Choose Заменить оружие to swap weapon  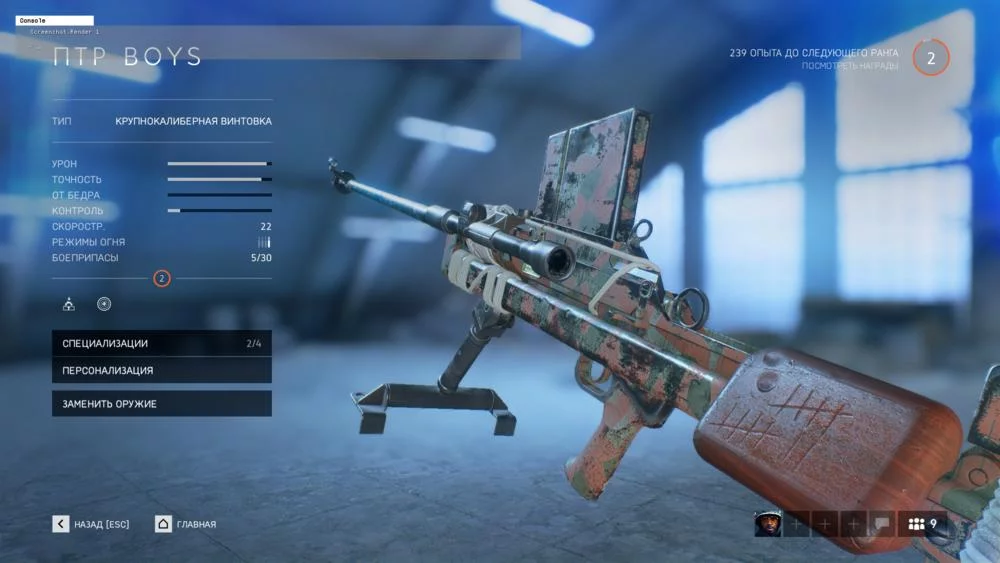(161, 404)
